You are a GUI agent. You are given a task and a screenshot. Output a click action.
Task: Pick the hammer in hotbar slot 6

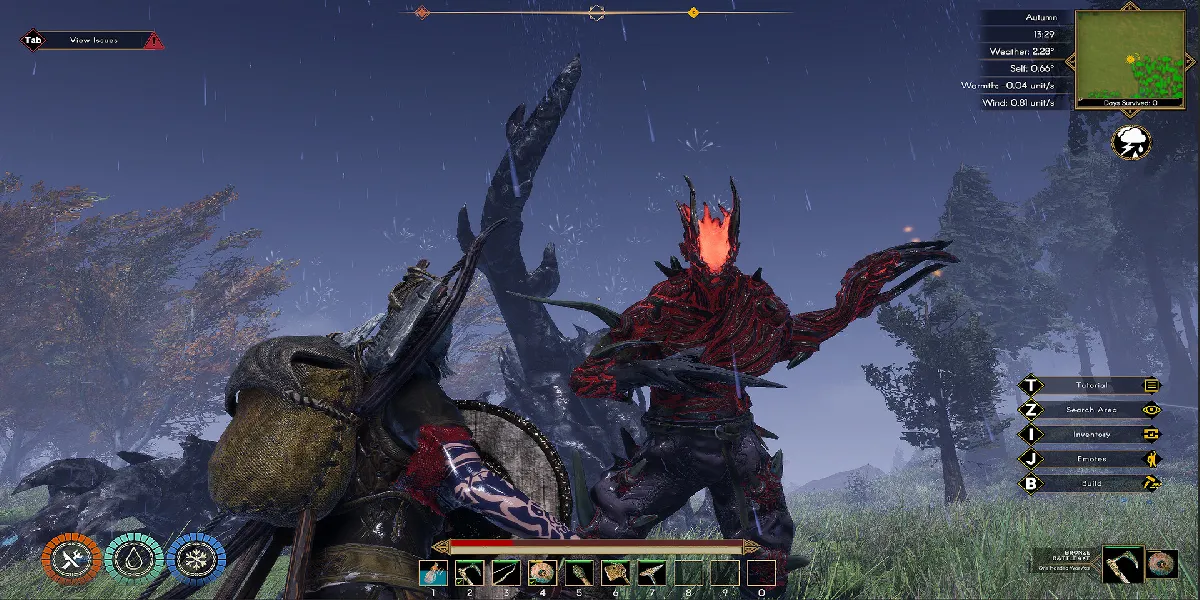(x=615, y=573)
